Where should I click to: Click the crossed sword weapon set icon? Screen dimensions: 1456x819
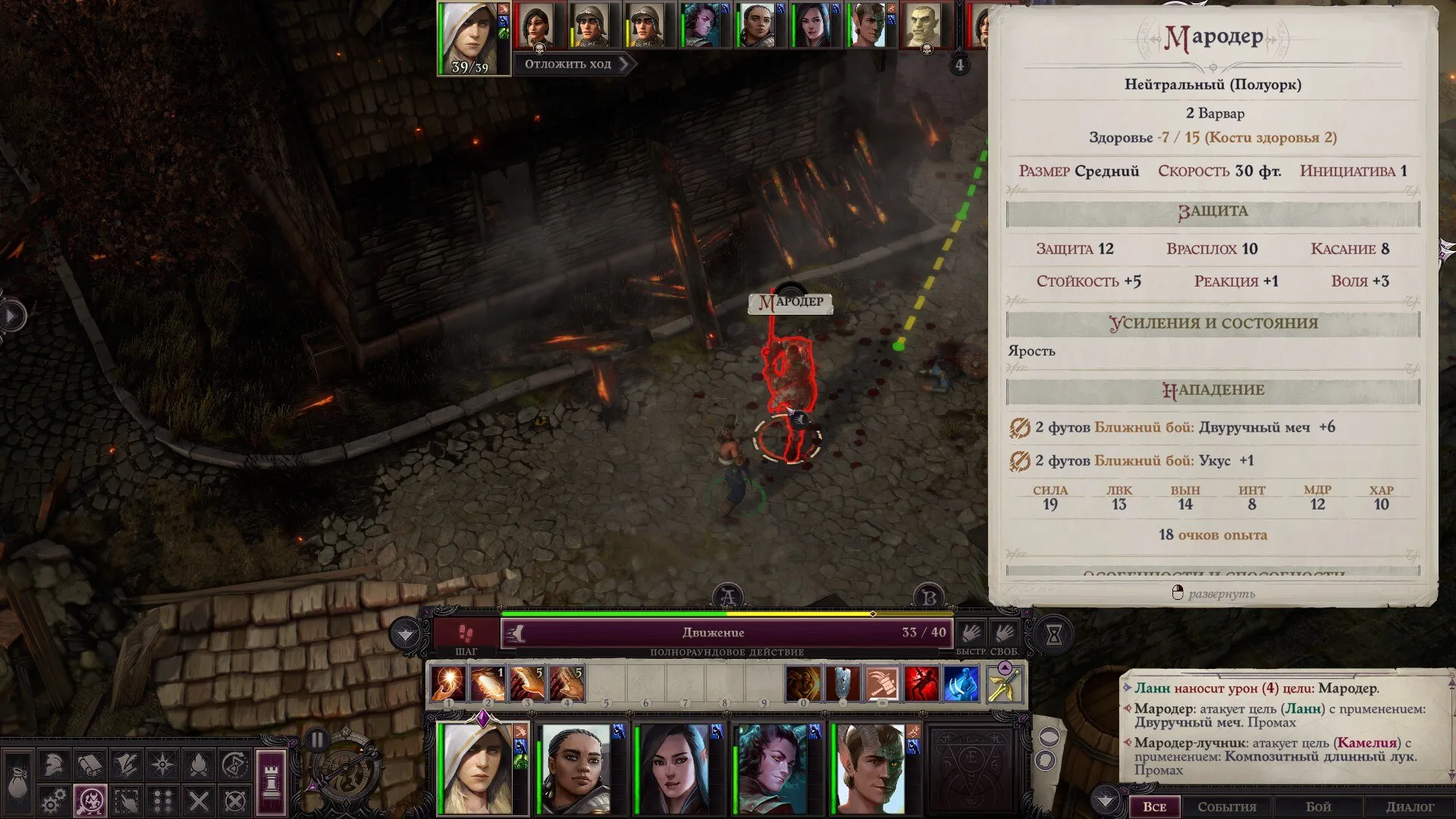[1003, 685]
